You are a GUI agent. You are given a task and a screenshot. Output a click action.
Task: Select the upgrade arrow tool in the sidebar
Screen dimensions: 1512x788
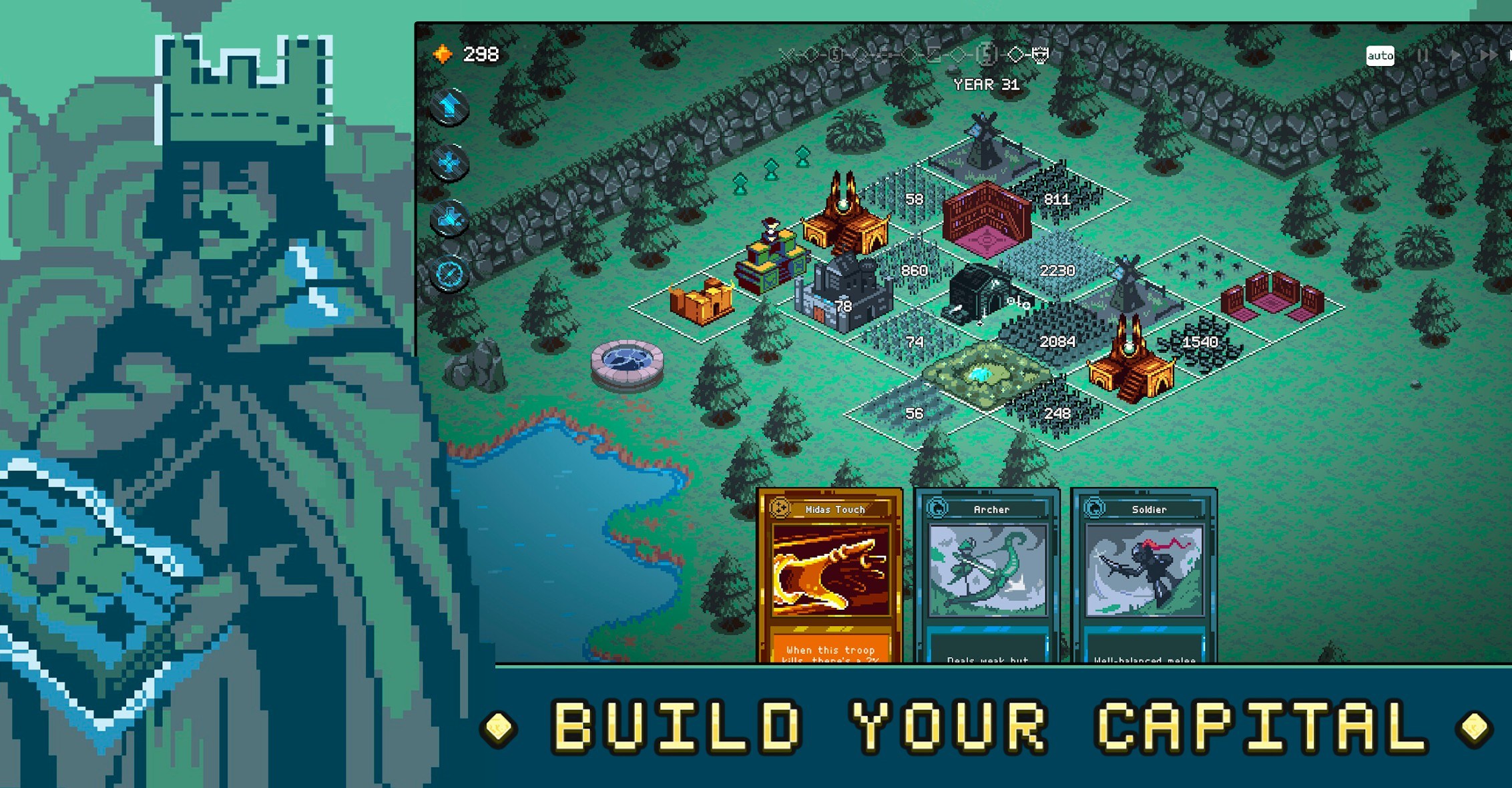click(449, 107)
